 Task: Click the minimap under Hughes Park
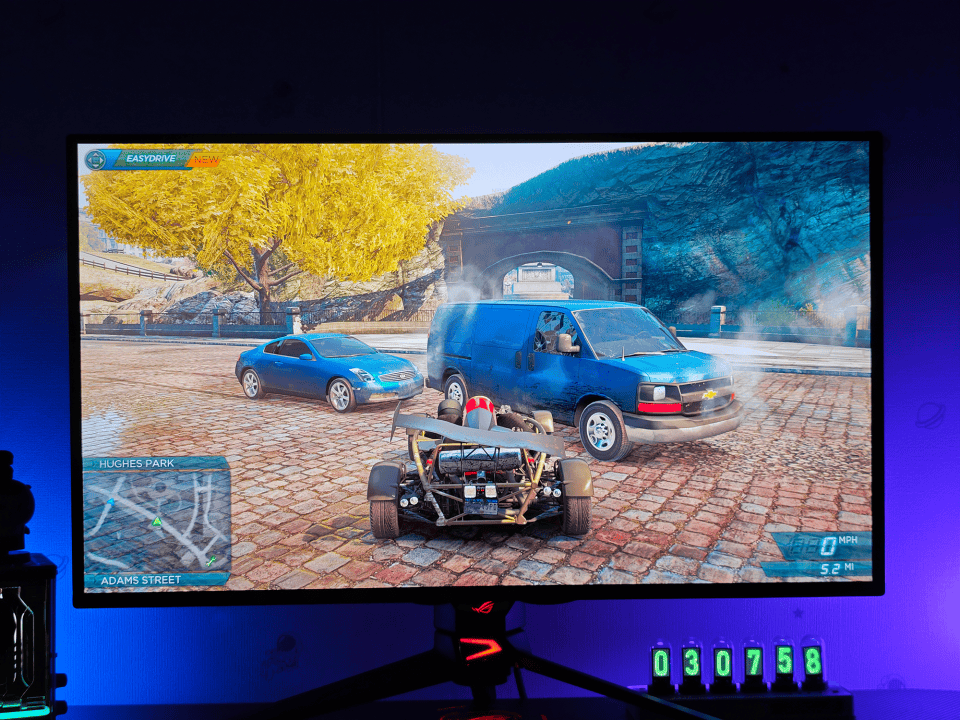tap(156, 521)
